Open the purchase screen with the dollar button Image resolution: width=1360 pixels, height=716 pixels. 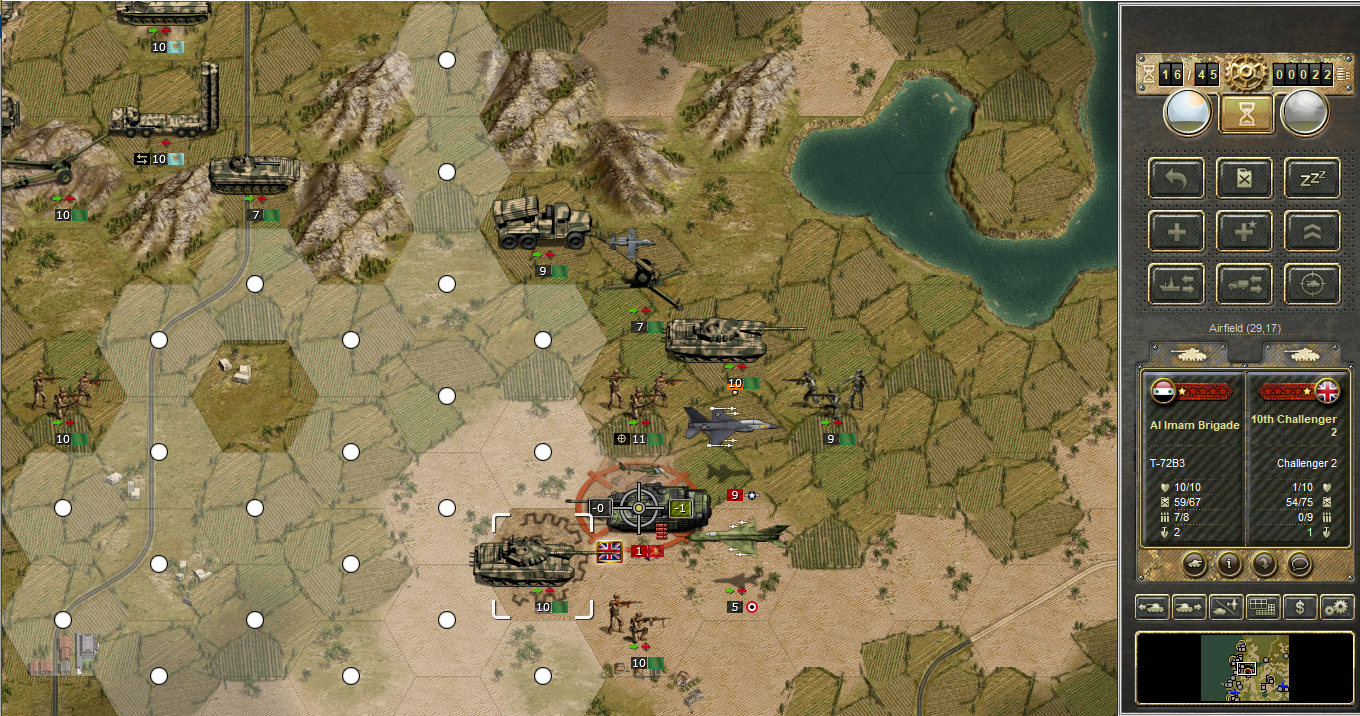pos(1299,606)
